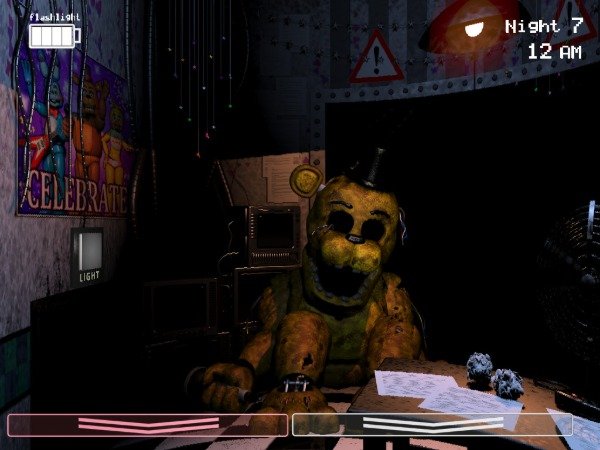This screenshot has width=600, height=450.
Task: Put on the Freddy mask using the red bar
Action: pyautogui.click(x=148, y=425)
